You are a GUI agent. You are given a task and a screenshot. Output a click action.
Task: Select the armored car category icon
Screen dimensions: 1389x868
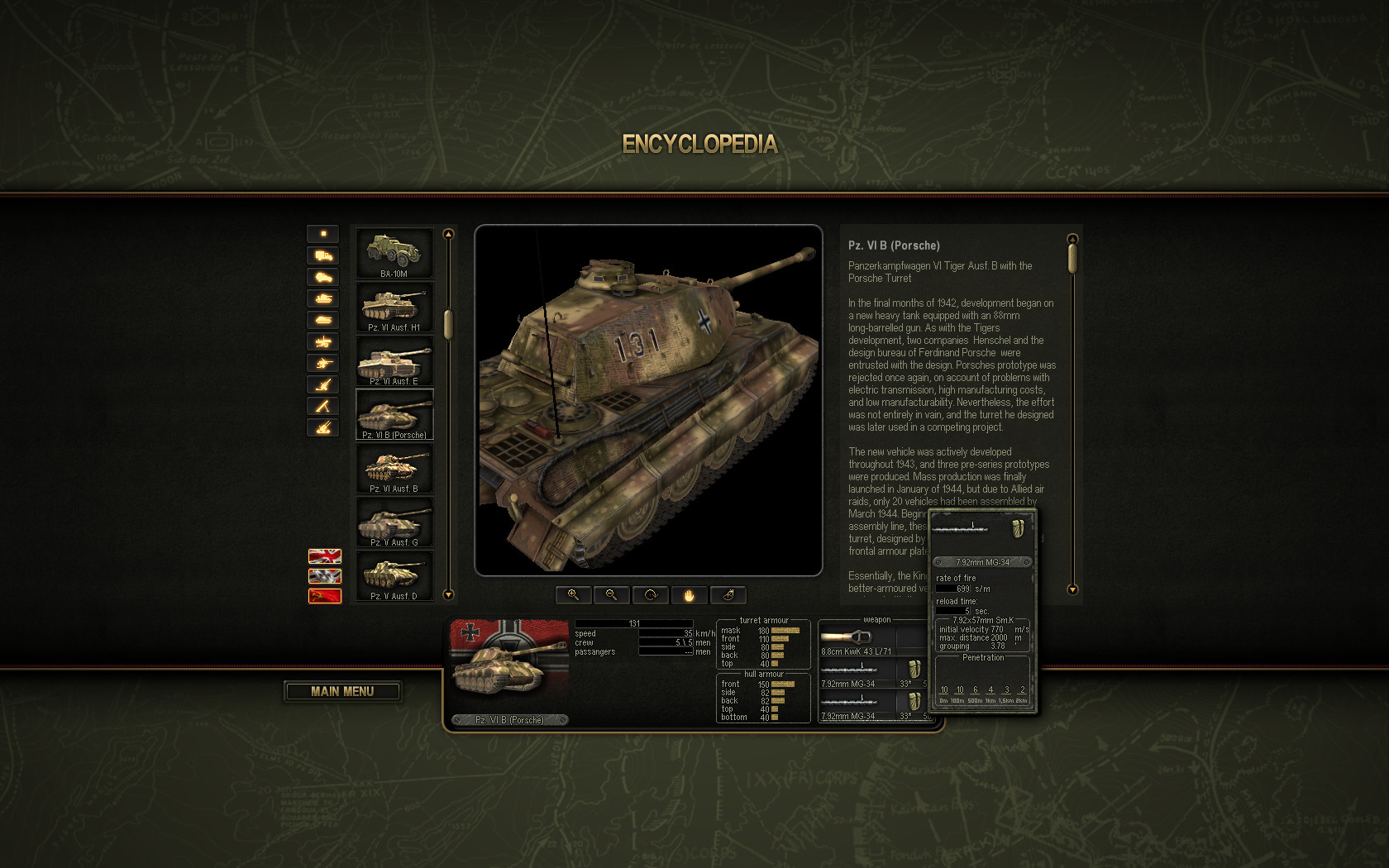point(323,277)
